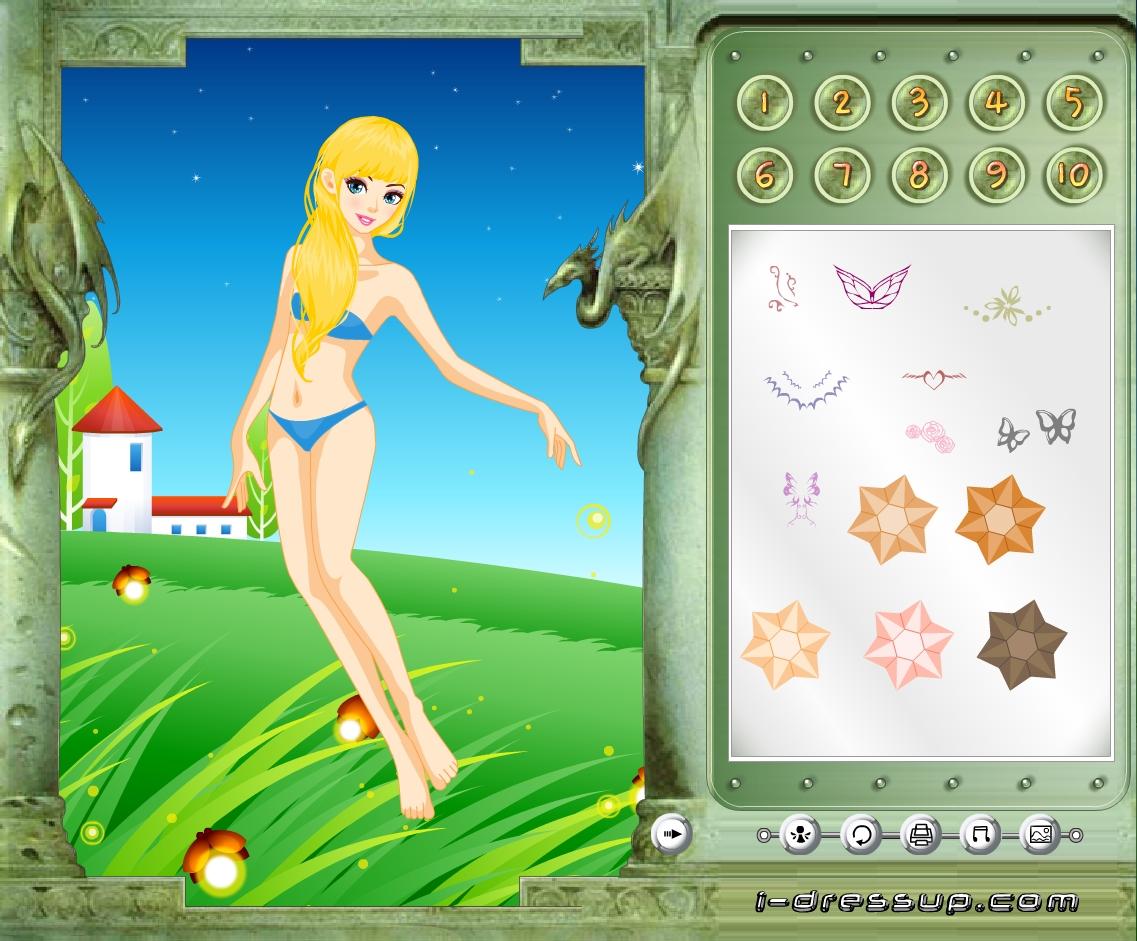Screen dimensions: 1137x941
Task: Pick the magenta wing-shaped tattoo
Action: click(872, 285)
